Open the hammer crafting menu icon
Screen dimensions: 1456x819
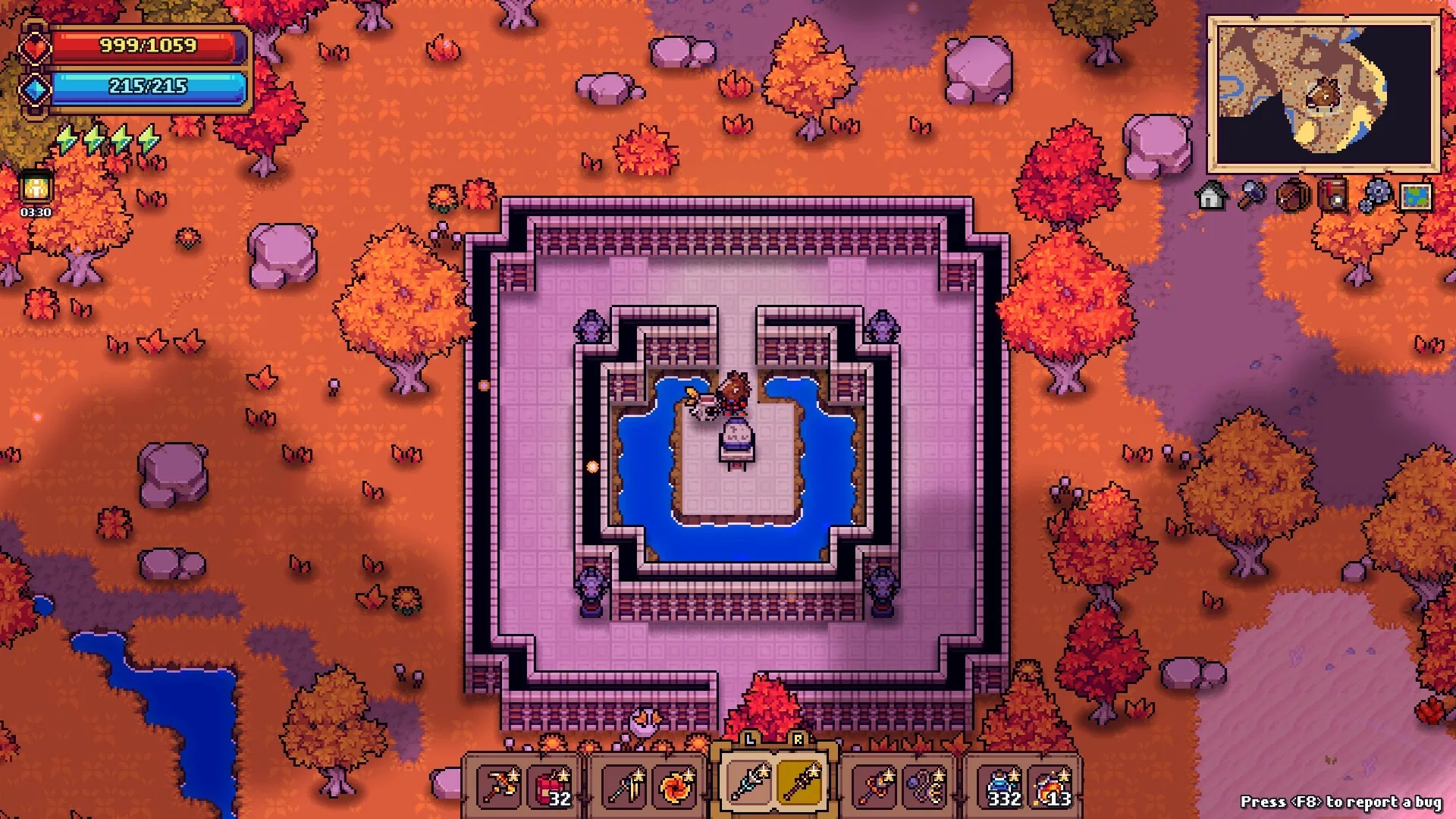pos(1252,196)
